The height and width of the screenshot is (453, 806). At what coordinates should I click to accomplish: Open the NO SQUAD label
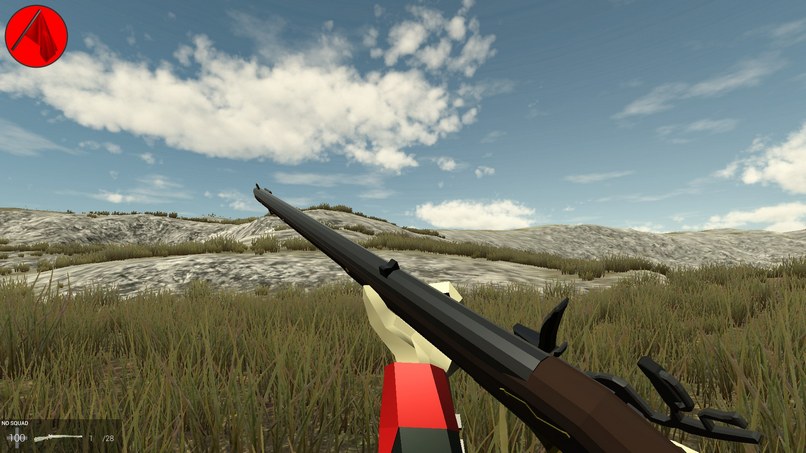14,424
